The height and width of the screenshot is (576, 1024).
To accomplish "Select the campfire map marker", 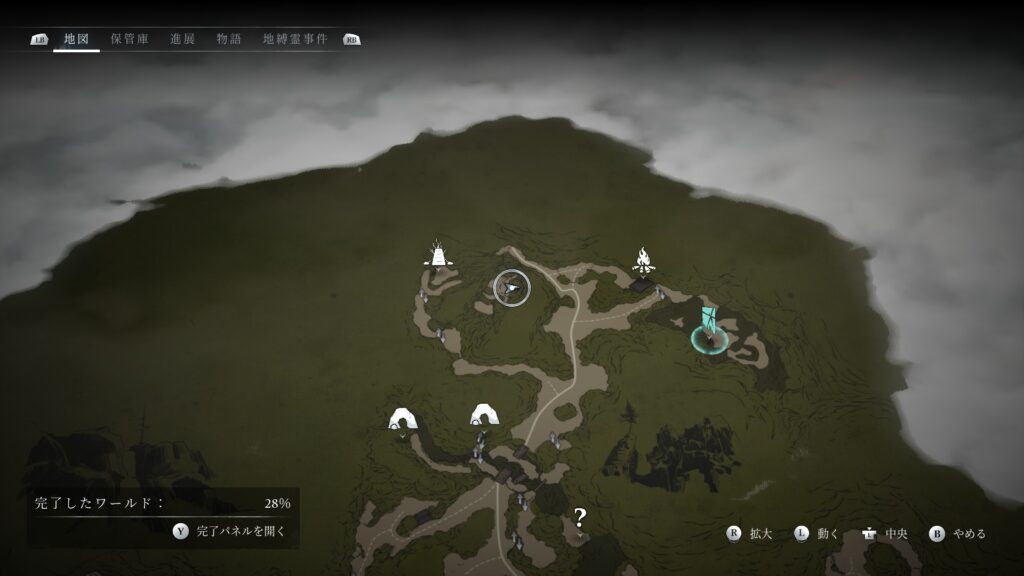I will (644, 262).
